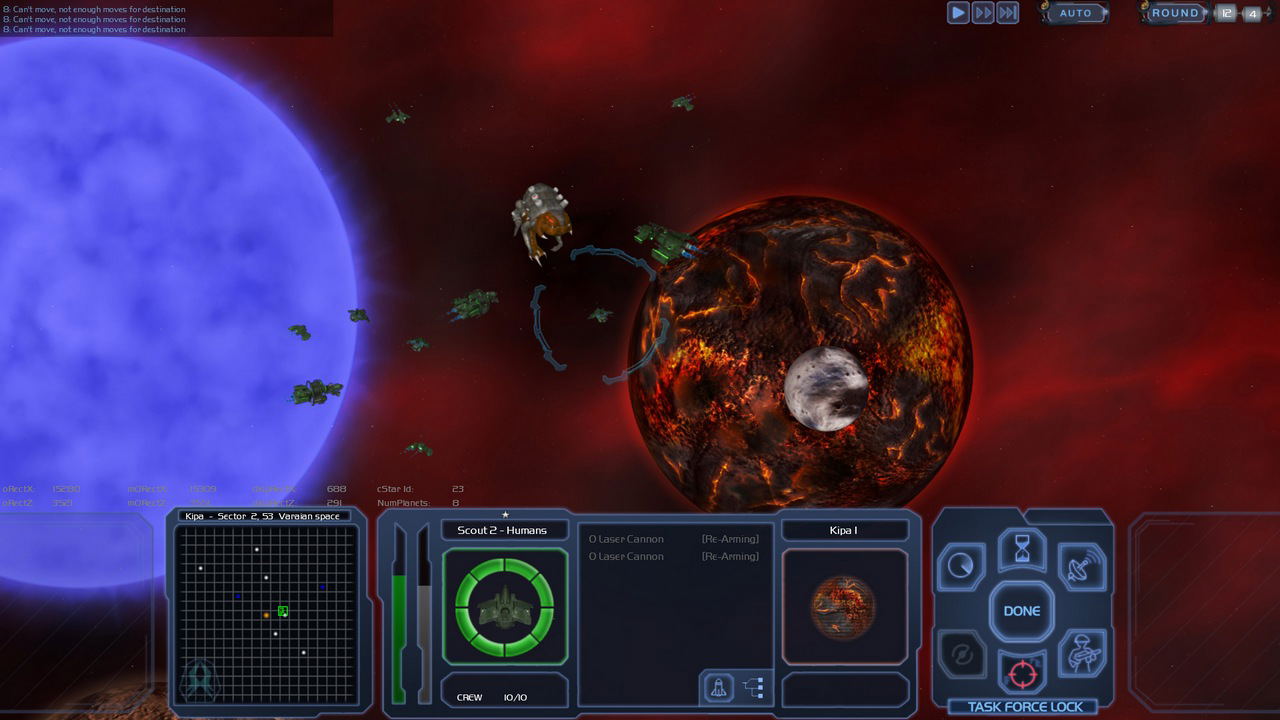The width and height of the screenshot is (1280, 720).
Task: Switch to the hierarchy tree view
Action: pos(753,687)
